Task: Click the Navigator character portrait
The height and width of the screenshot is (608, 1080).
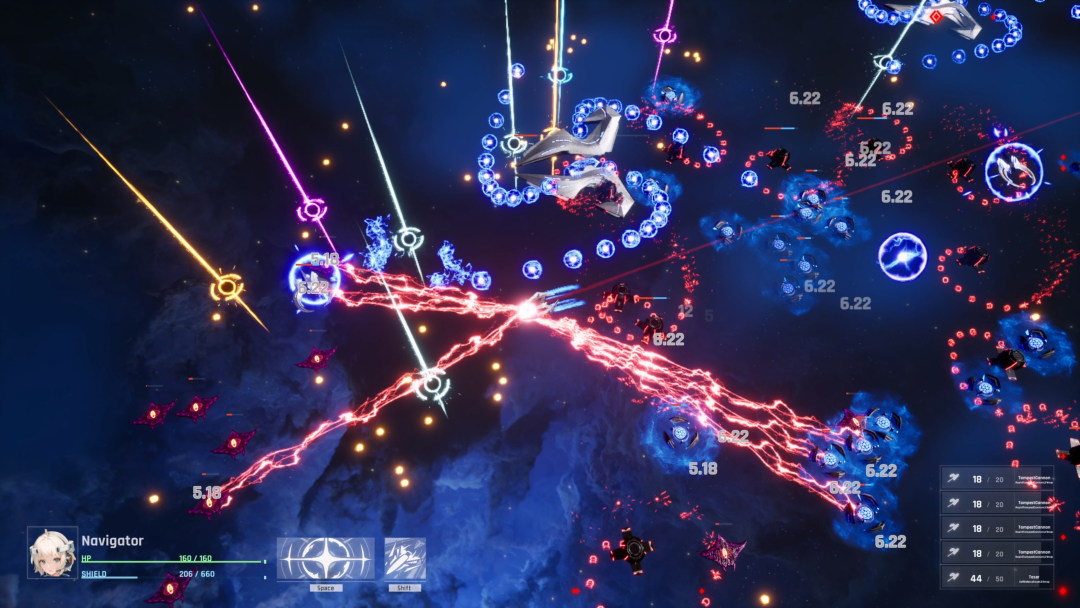Action: pos(52,553)
